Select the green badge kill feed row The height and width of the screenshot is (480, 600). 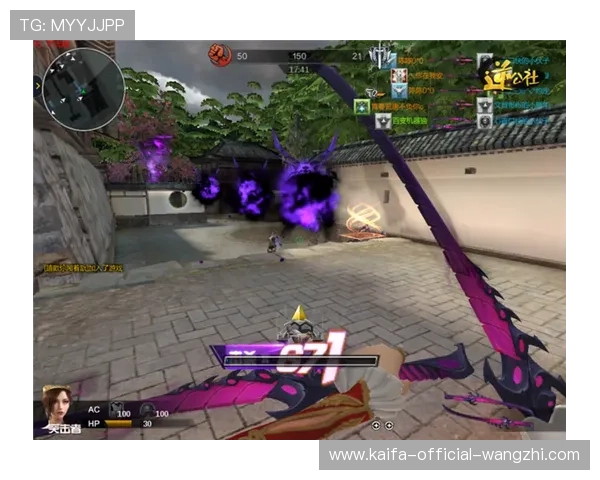coord(390,106)
